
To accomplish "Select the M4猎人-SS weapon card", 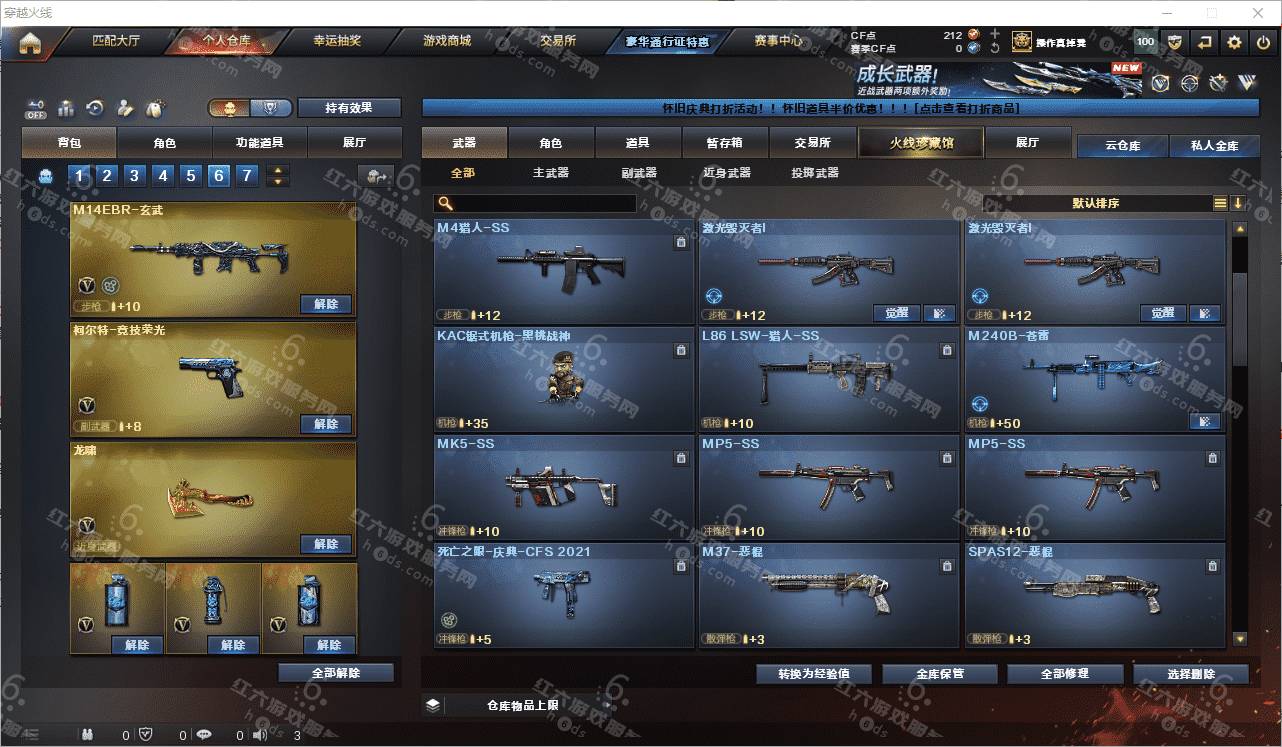I will [564, 272].
